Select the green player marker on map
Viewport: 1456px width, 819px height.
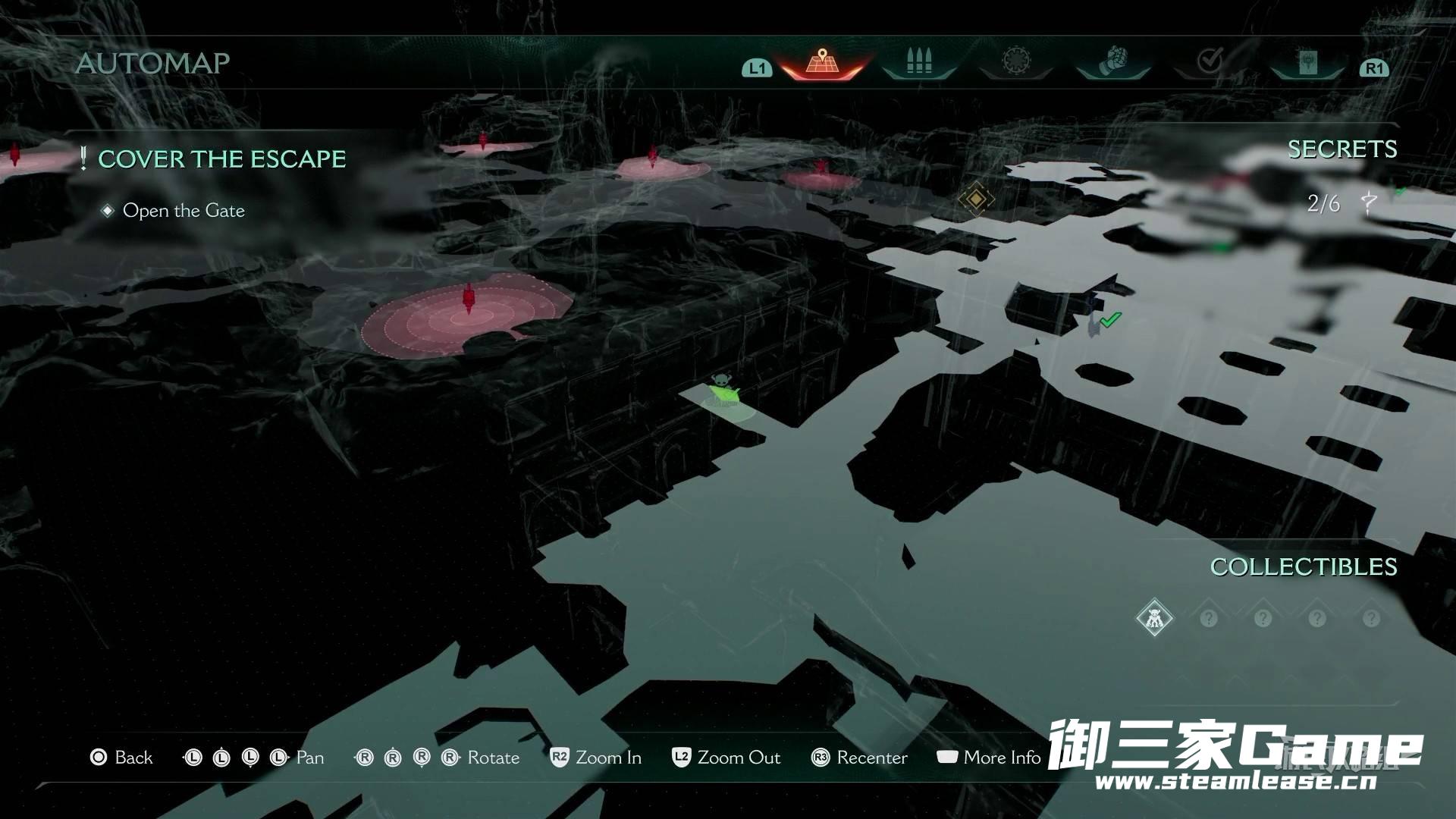723,393
